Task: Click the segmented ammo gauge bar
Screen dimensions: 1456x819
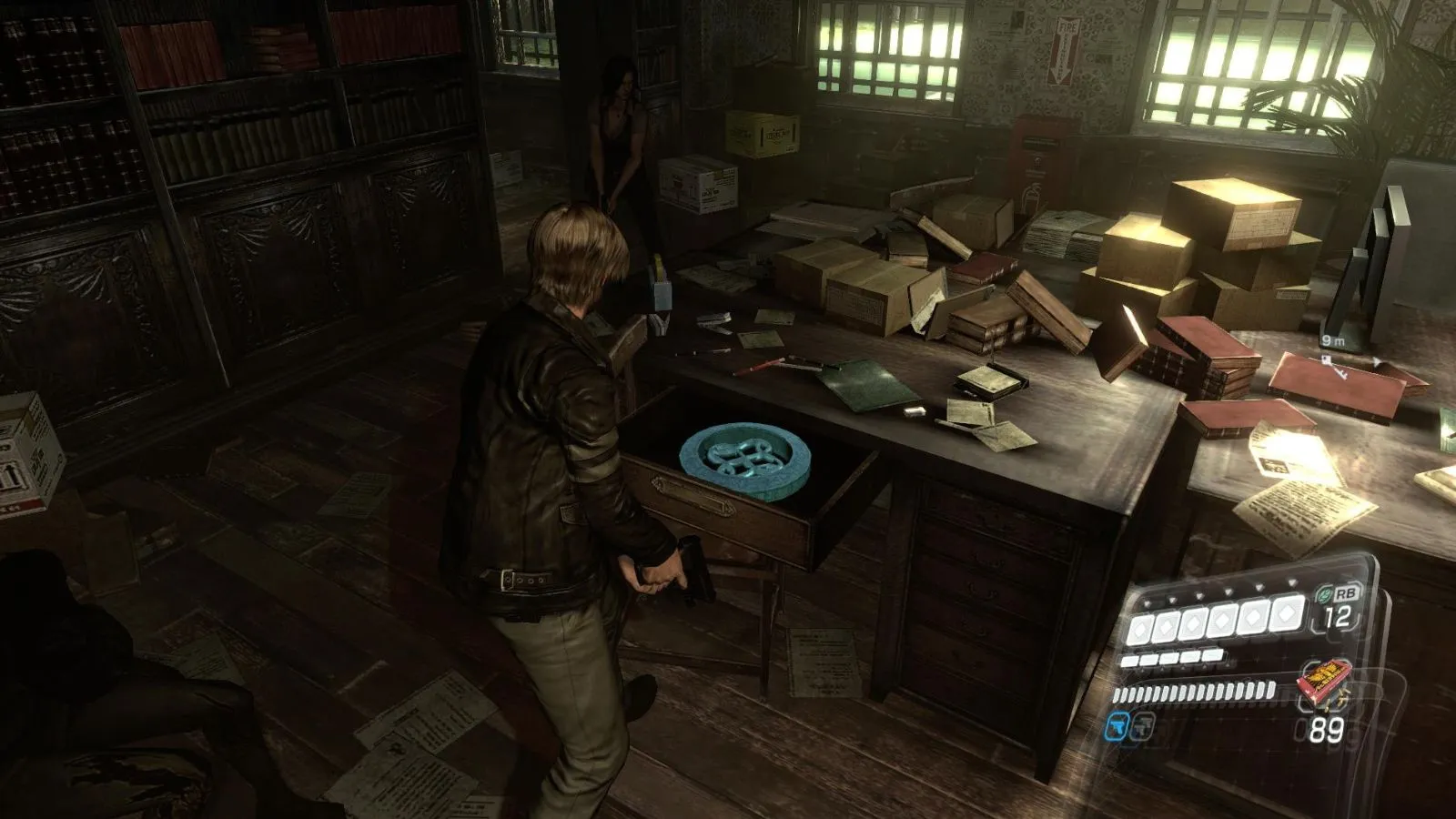Action: tap(1193, 692)
